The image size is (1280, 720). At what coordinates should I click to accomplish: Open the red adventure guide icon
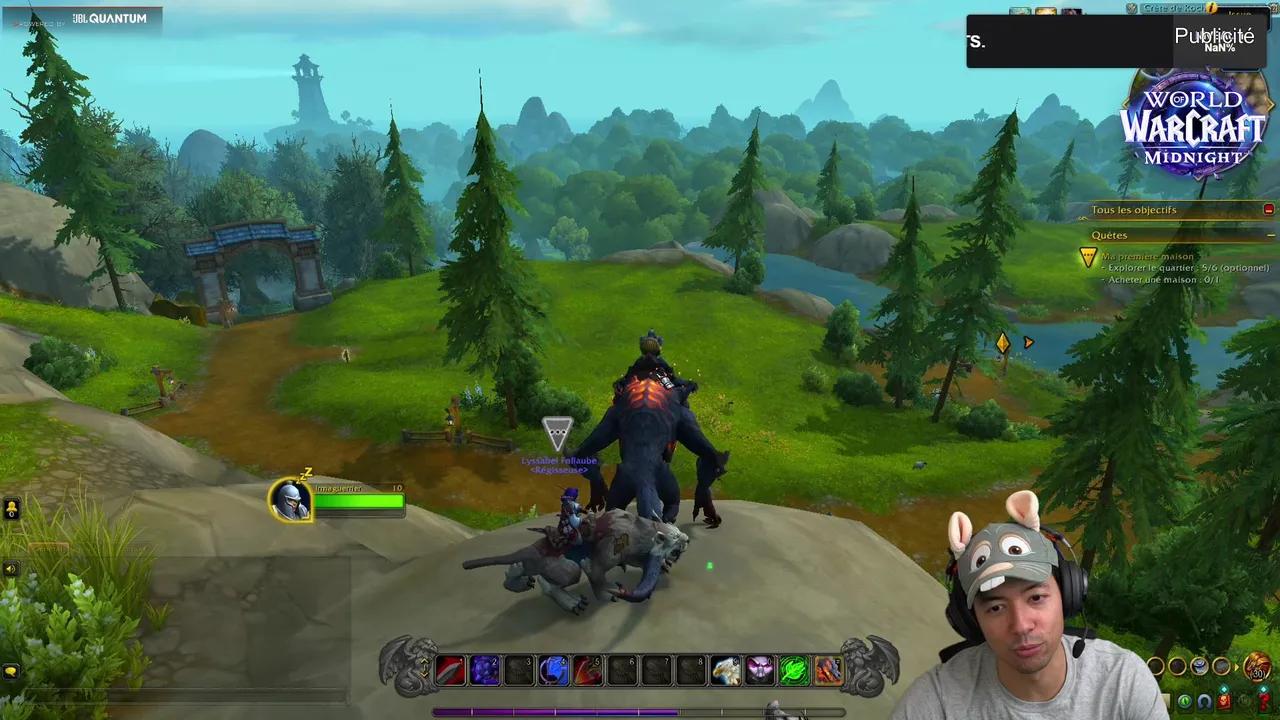click(x=1224, y=700)
